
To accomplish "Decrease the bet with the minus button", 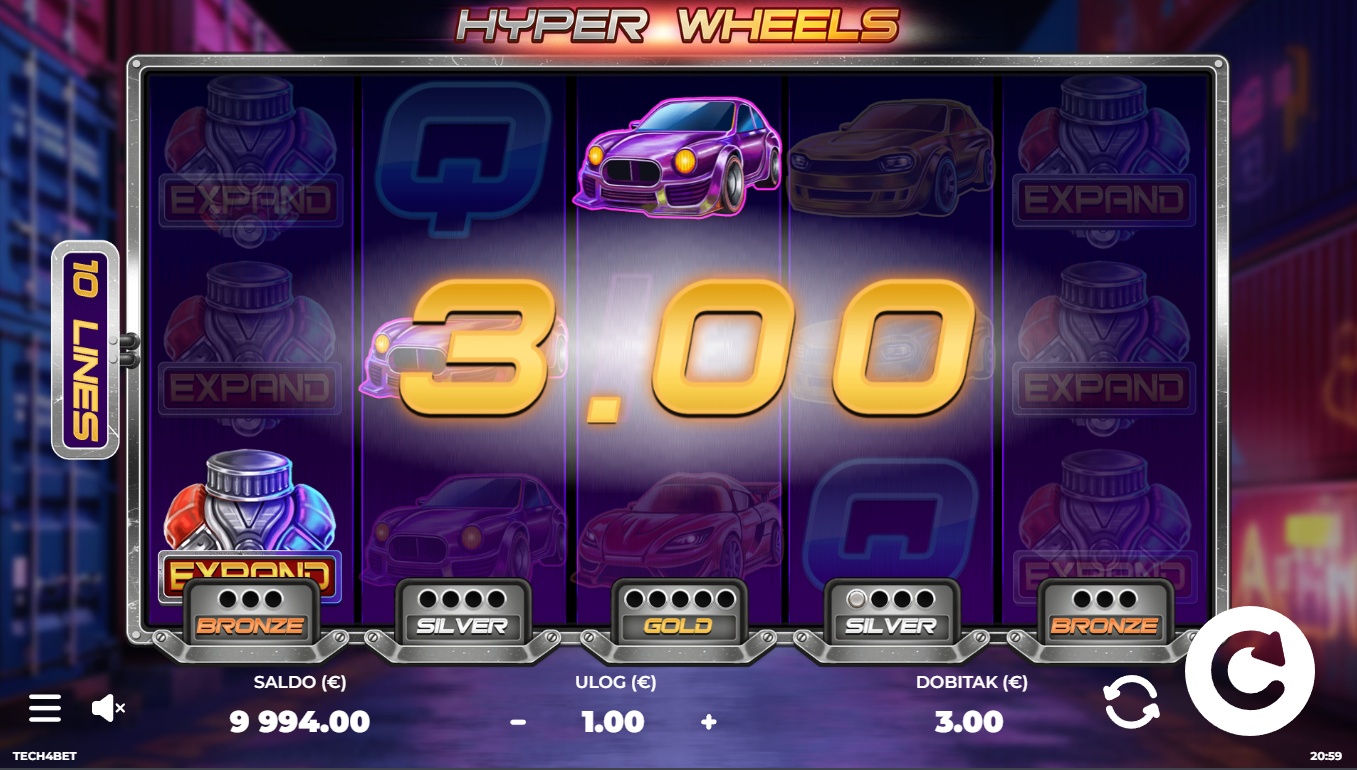I will 518,721.
